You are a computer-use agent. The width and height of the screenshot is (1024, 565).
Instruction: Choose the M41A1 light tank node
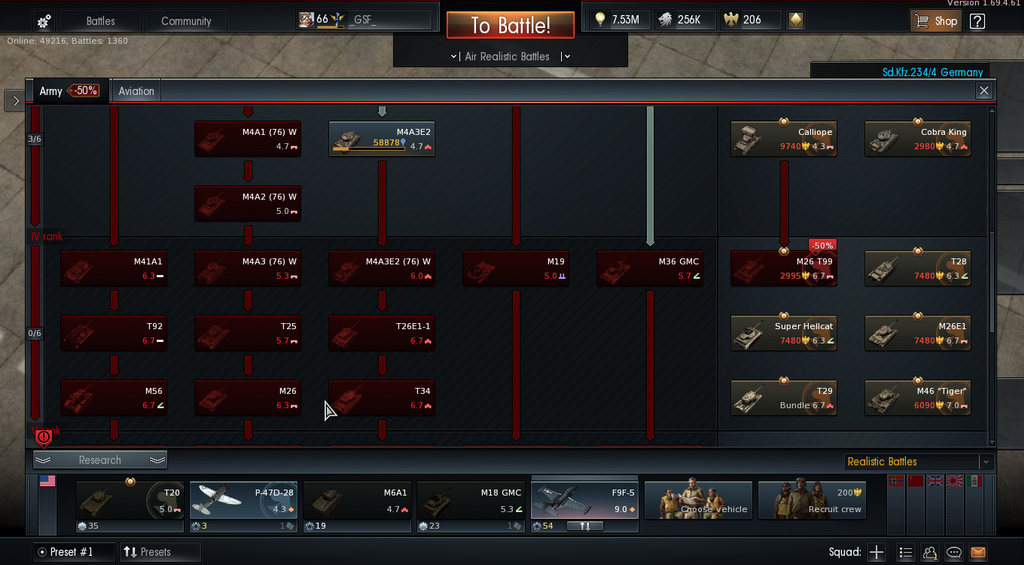click(x=114, y=268)
